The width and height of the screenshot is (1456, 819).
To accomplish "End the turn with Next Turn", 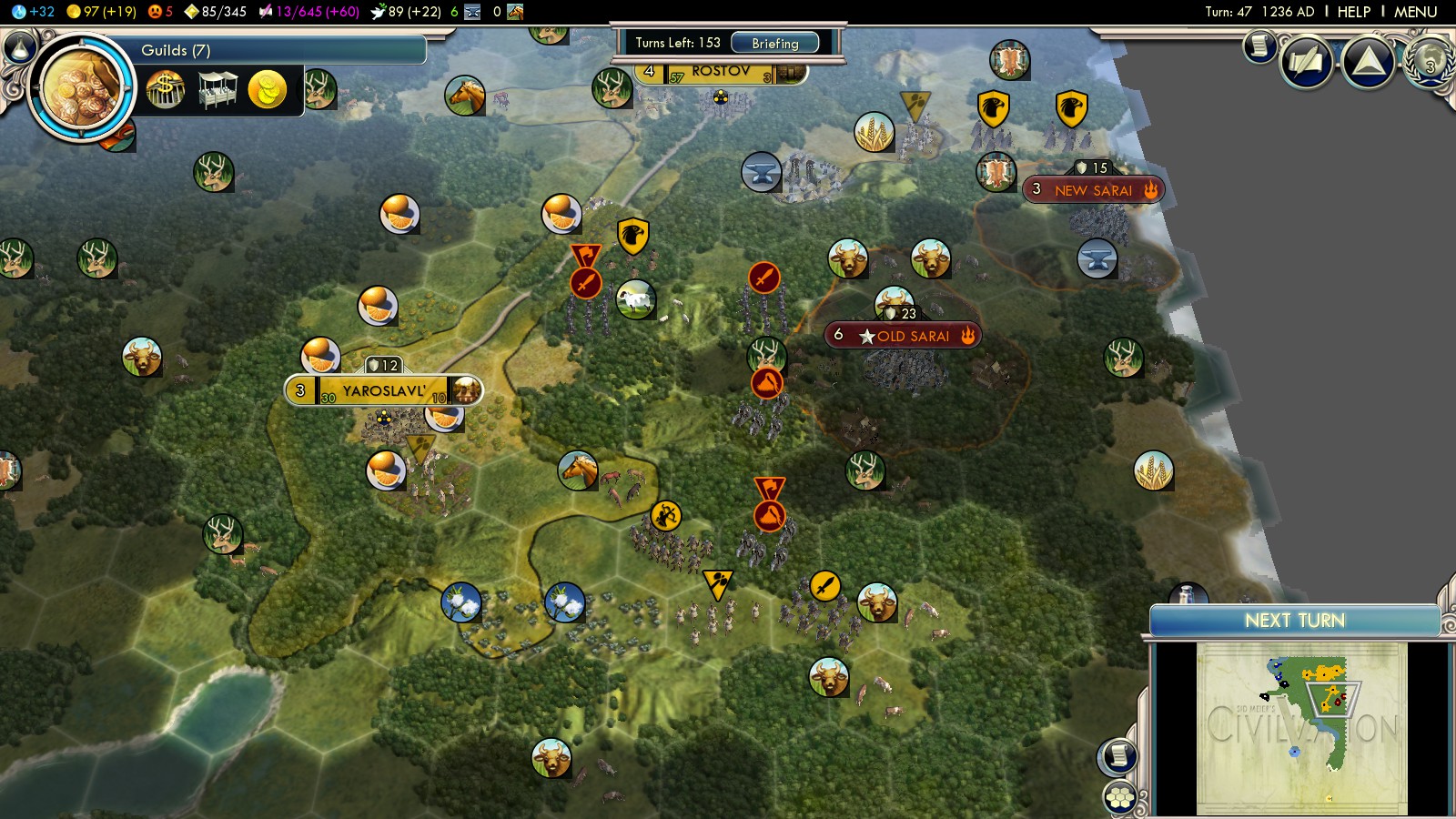I will pyautogui.click(x=1294, y=621).
